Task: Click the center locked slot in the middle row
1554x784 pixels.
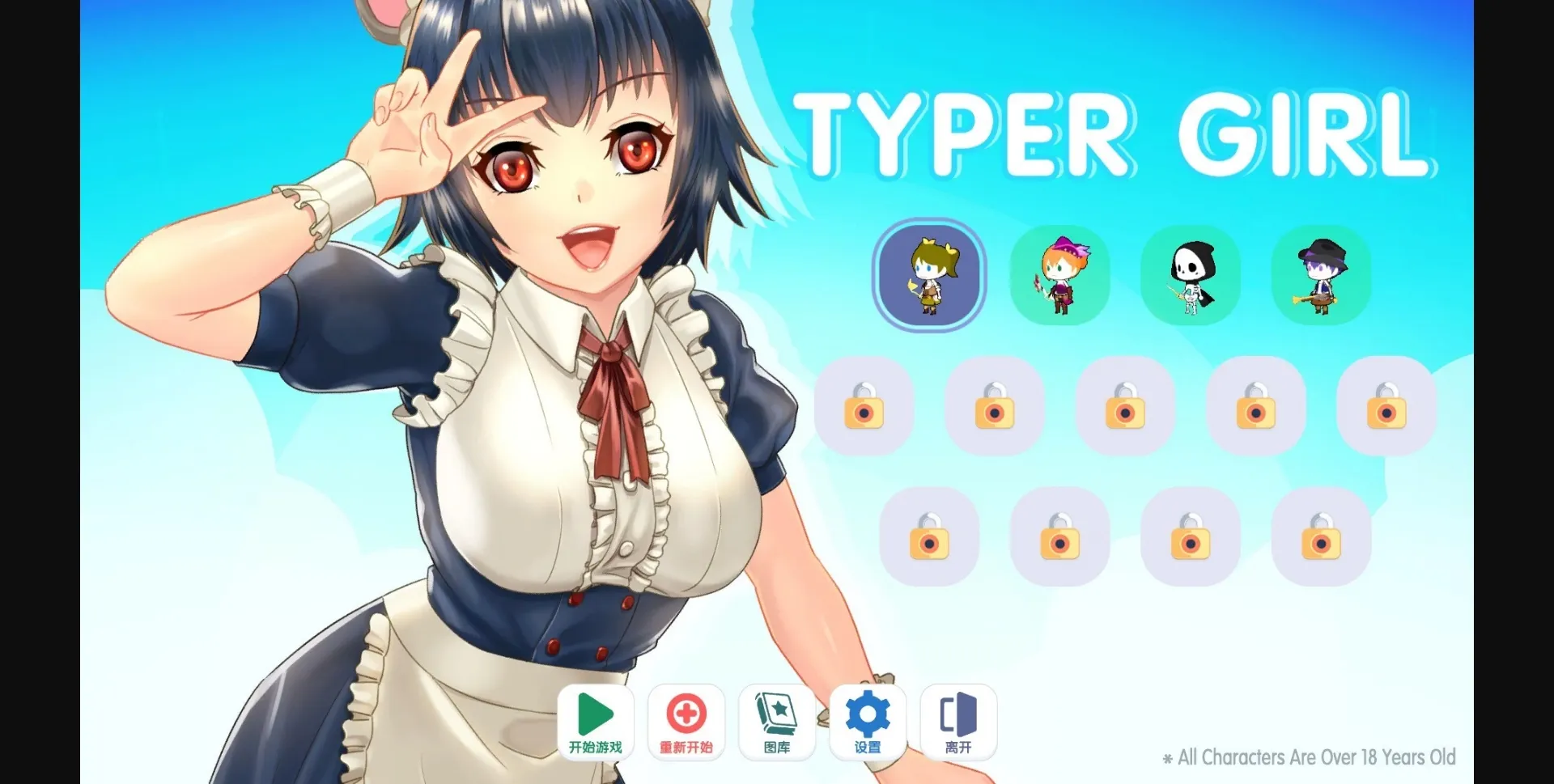Action: [1124, 409]
